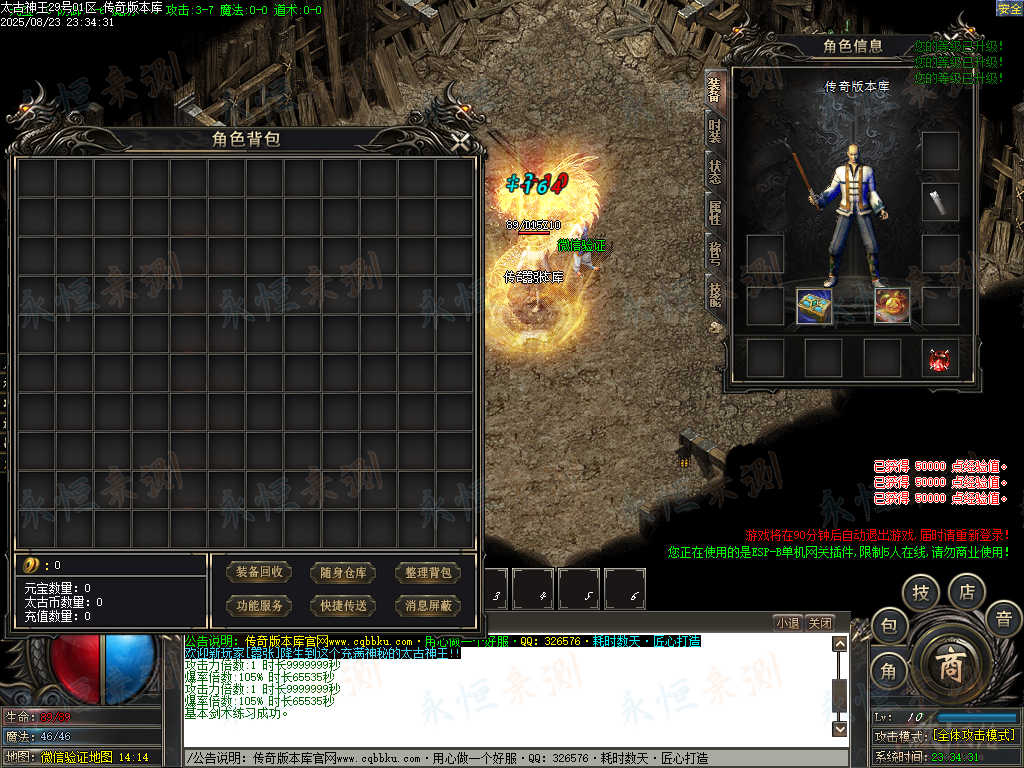Screen dimensions: 1024x768
Task: Open the 技 skills round button
Action: [920, 594]
